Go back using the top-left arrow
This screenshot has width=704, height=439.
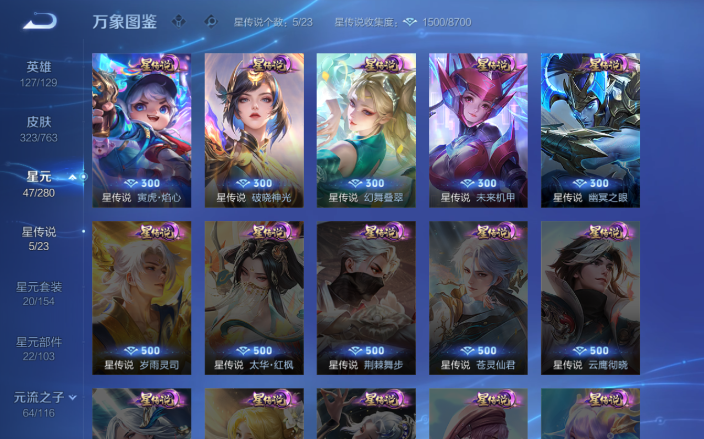click(40, 20)
